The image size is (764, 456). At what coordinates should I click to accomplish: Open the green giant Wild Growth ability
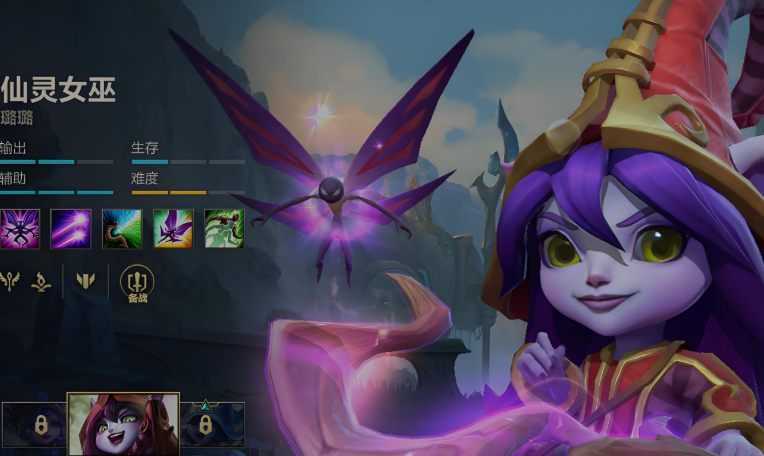224,228
